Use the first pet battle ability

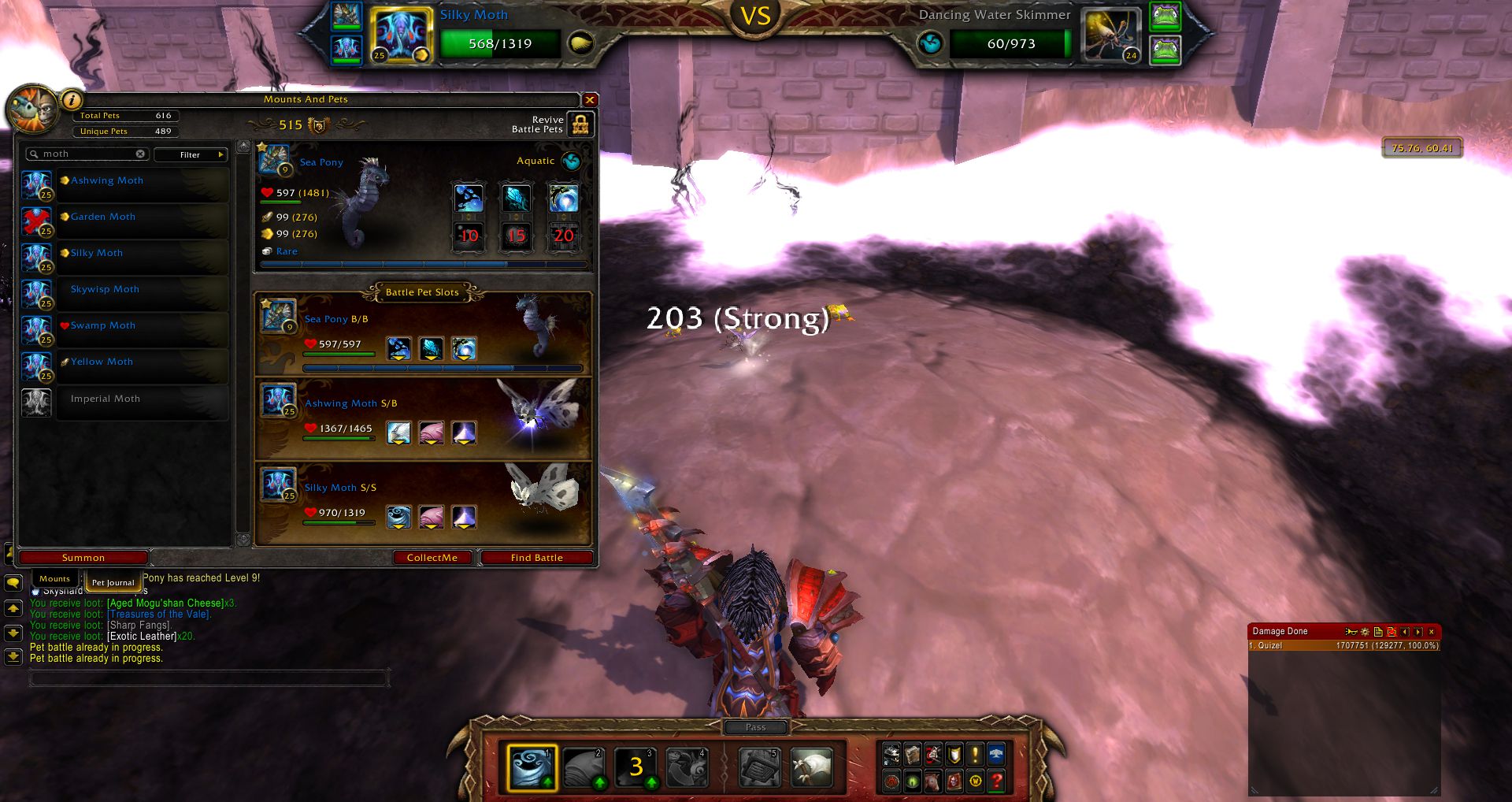[x=532, y=767]
